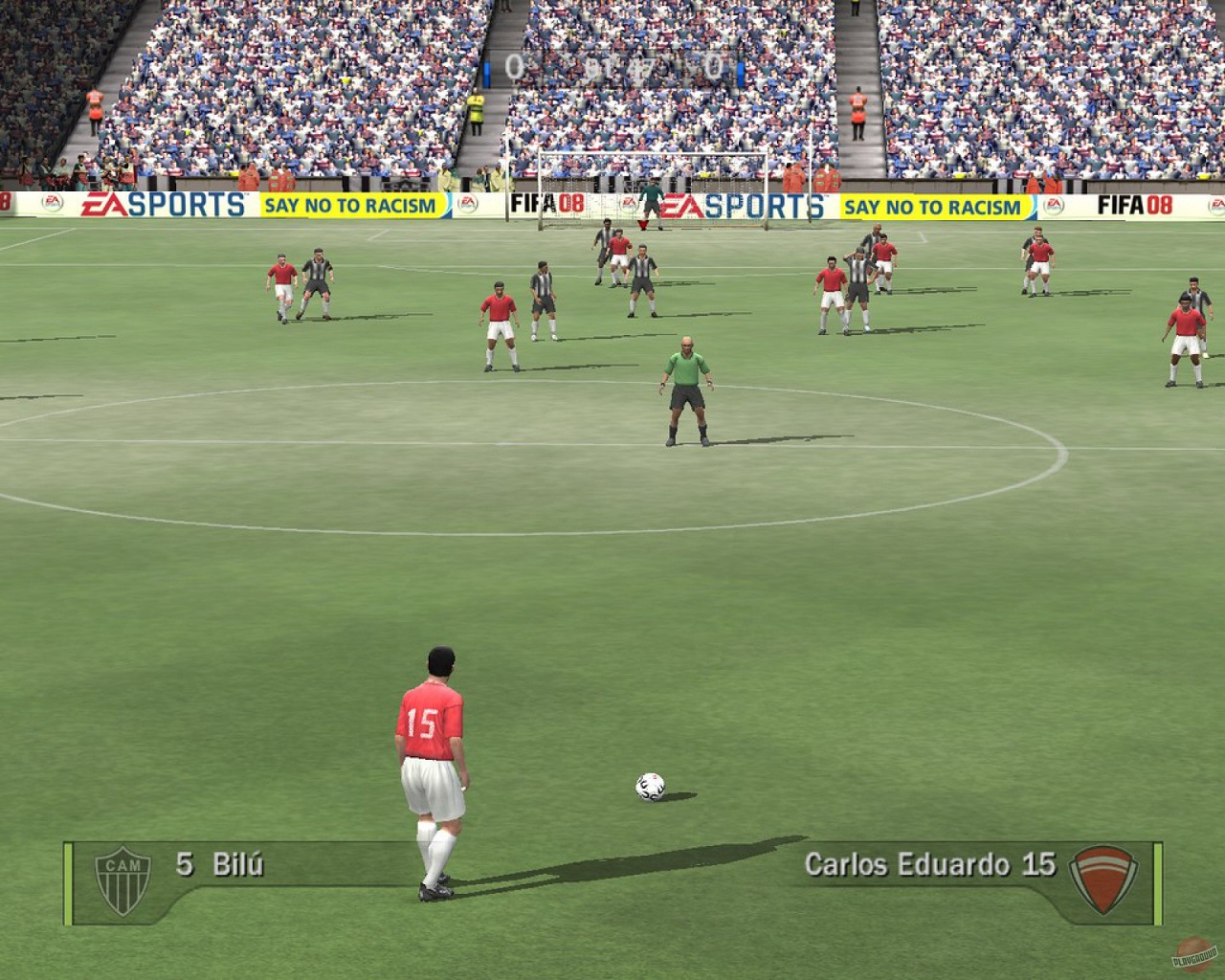The height and width of the screenshot is (980, 1225).
Task: Select the Carlos Eduardo player name panel
Action: tap(929, 865)
